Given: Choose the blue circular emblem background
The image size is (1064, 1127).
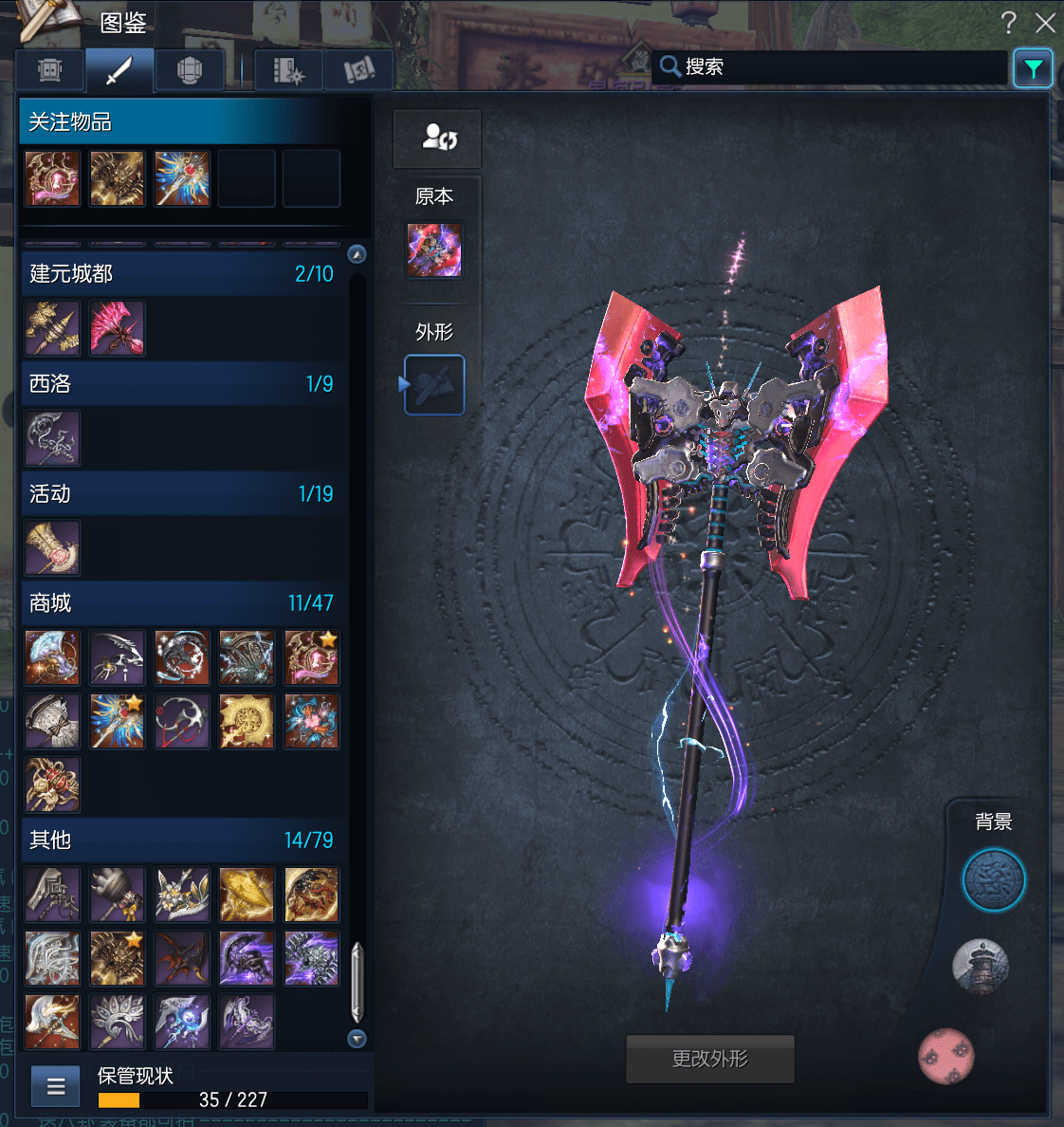Looking at the screenshot, I should coord(994,880).
